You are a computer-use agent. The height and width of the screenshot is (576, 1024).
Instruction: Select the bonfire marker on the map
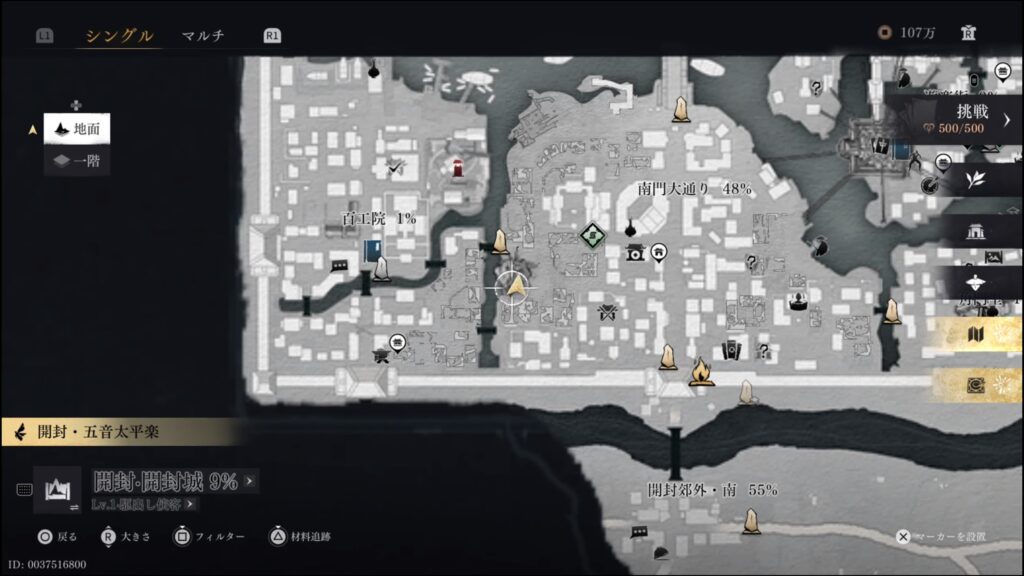coord(701,372)
